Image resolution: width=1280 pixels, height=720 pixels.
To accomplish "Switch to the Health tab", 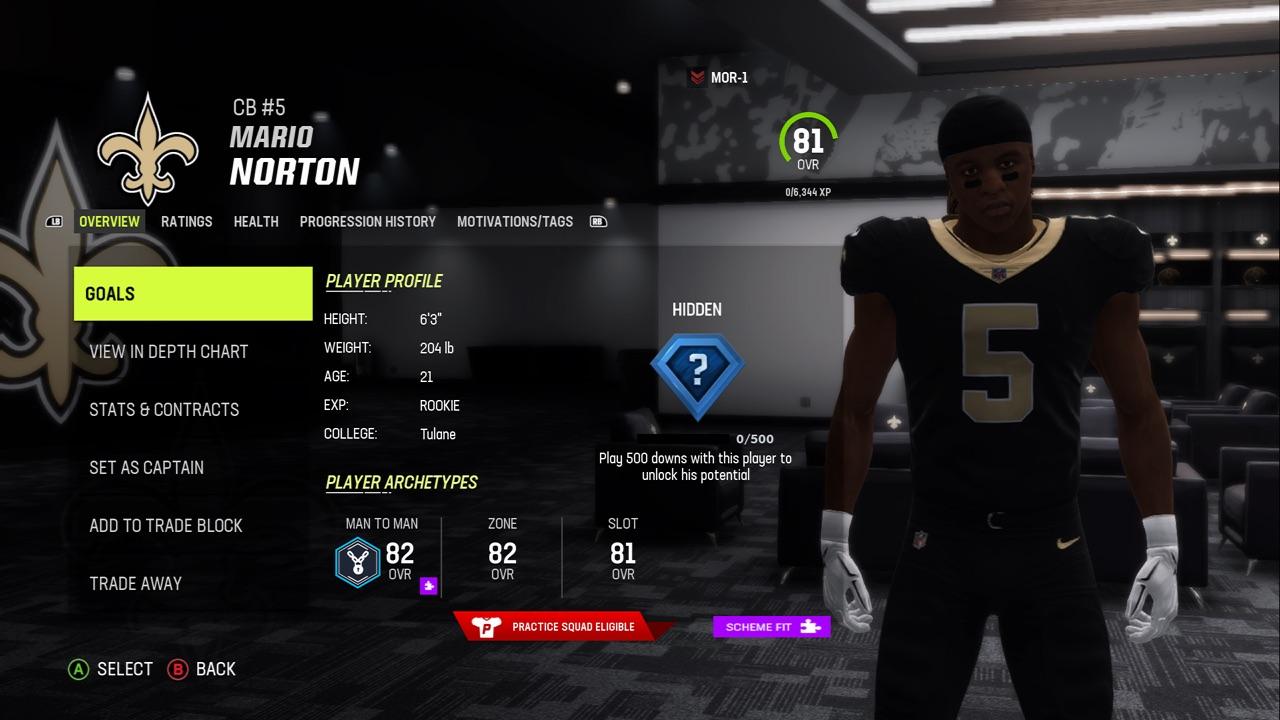I will coord(256,221).
